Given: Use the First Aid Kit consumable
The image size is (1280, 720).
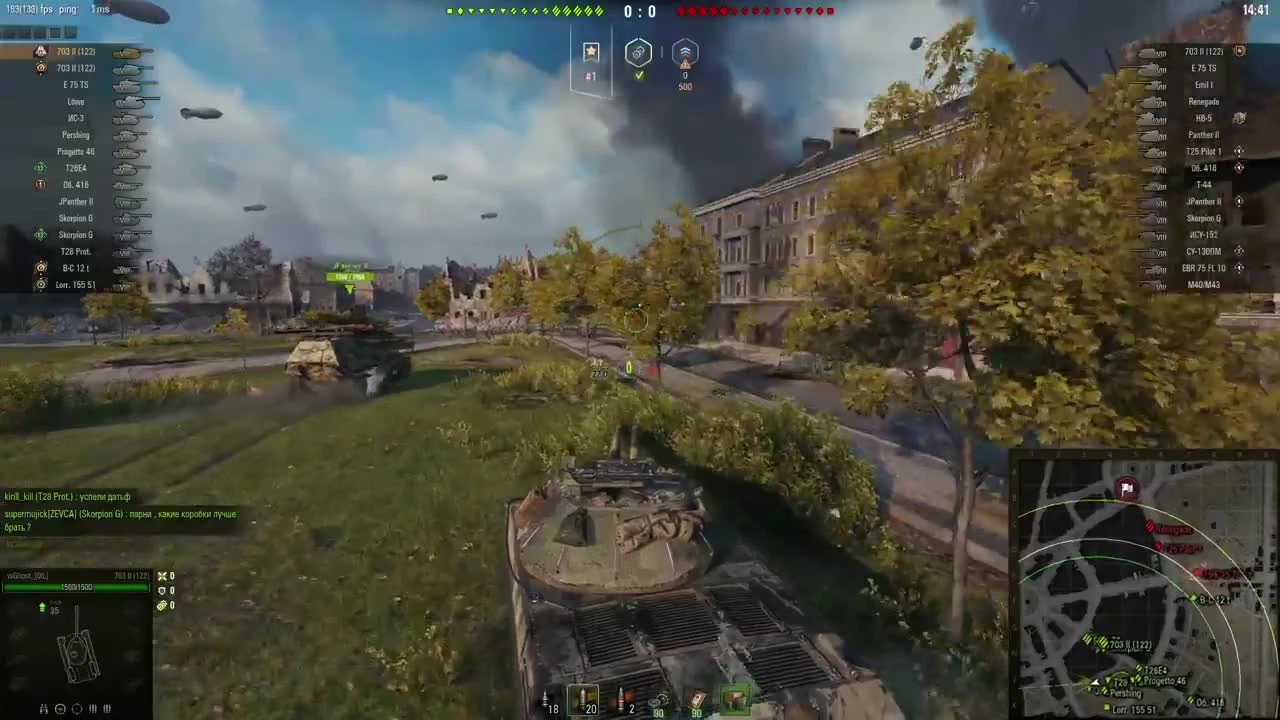Looking at the screenshot, I should tap(697, 698).
